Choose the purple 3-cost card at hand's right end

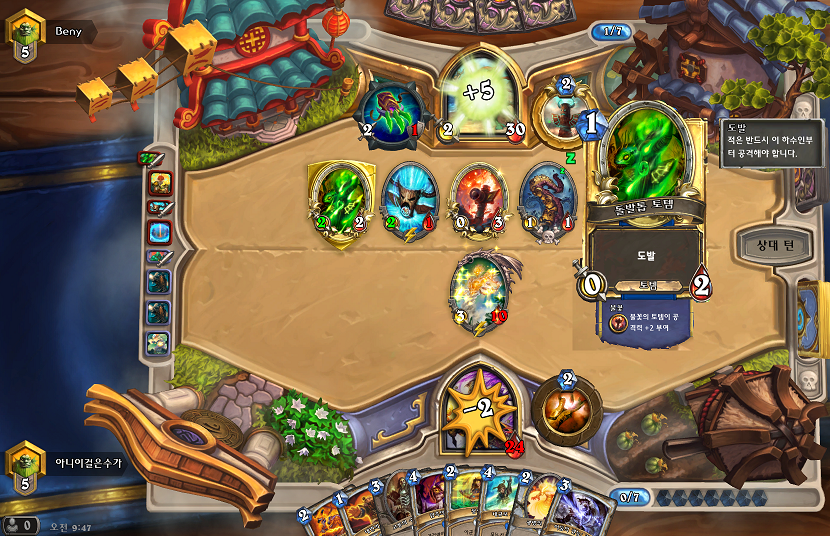click(x=581, y=510)
